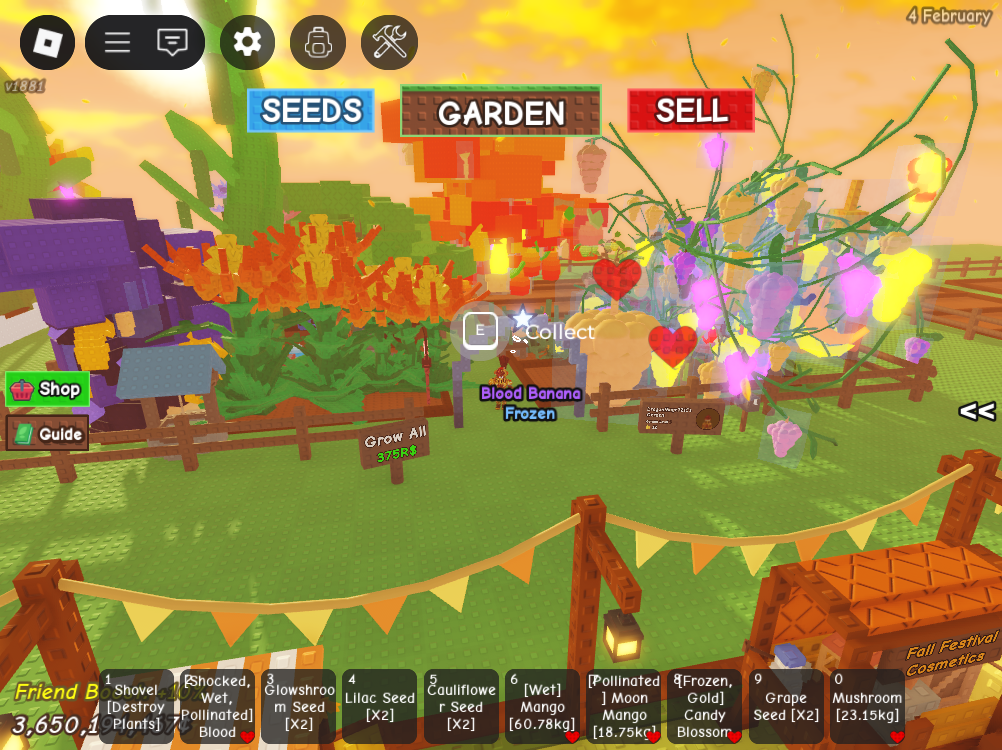Go to the GARDEN button
This screenshot has height=750, width=1002.
(x=501, y=111)
